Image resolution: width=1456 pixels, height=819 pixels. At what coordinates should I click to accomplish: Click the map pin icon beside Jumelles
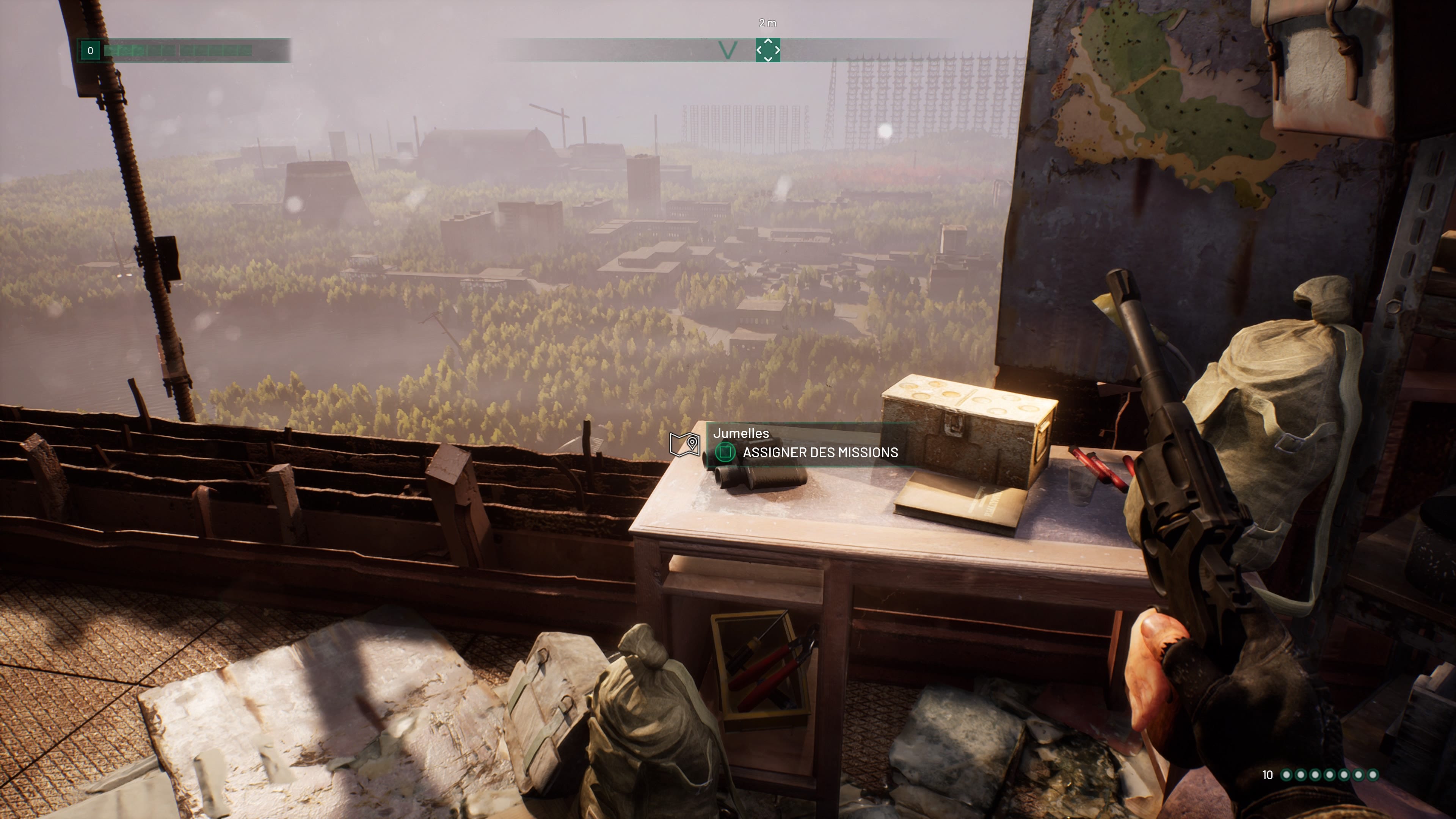[684, 444]
